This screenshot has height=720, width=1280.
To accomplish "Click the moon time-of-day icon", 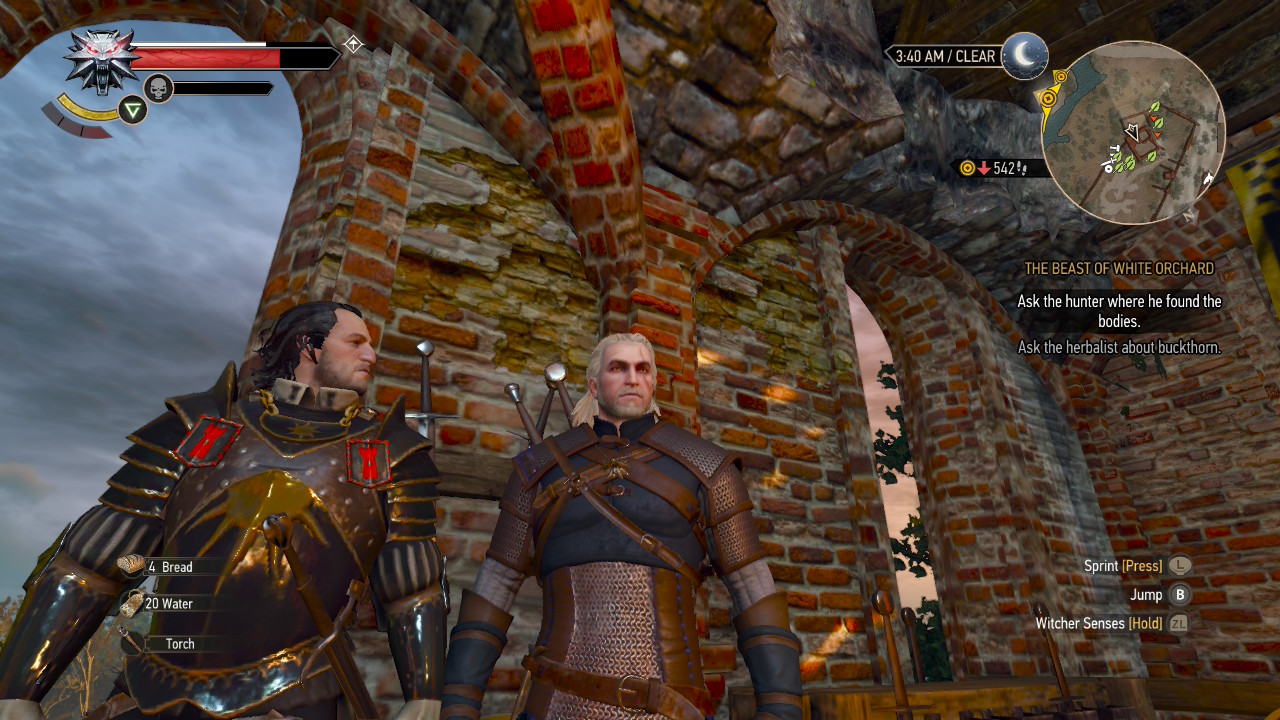I will 1024,55.
